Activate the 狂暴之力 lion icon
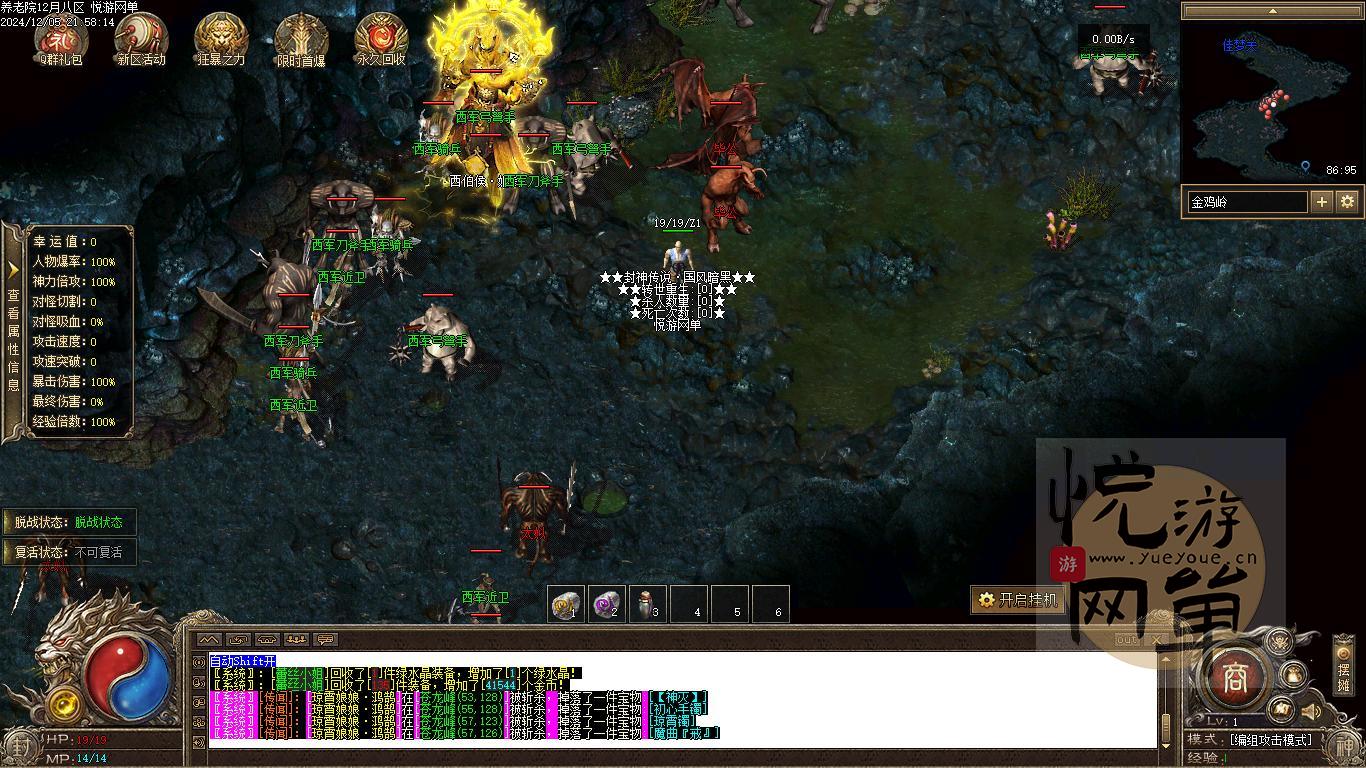 point(221,38)
